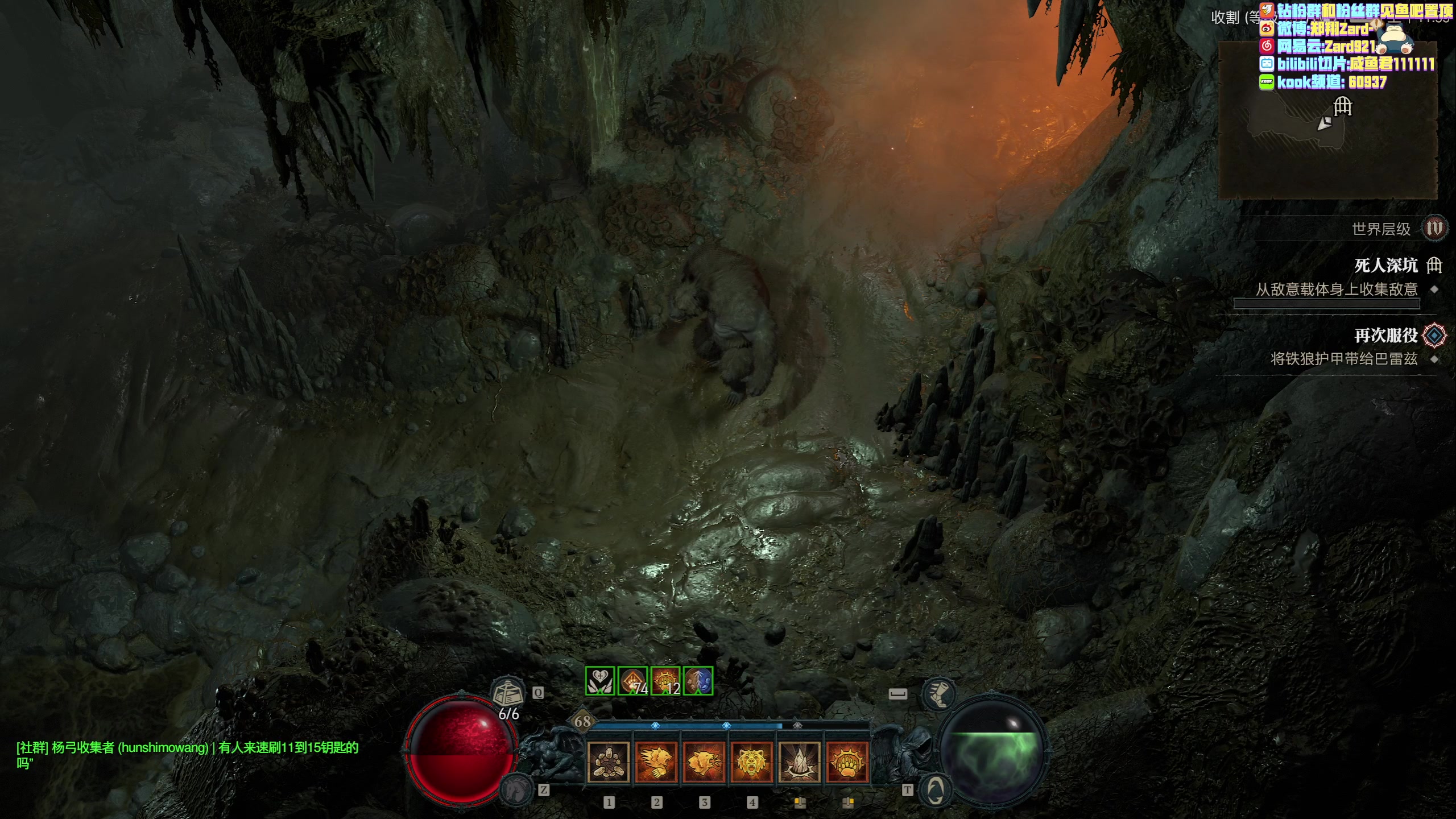Inspect the blue rune and rocks buff
The height and width of the screenshot is (819, 1456).
point(698,681)
